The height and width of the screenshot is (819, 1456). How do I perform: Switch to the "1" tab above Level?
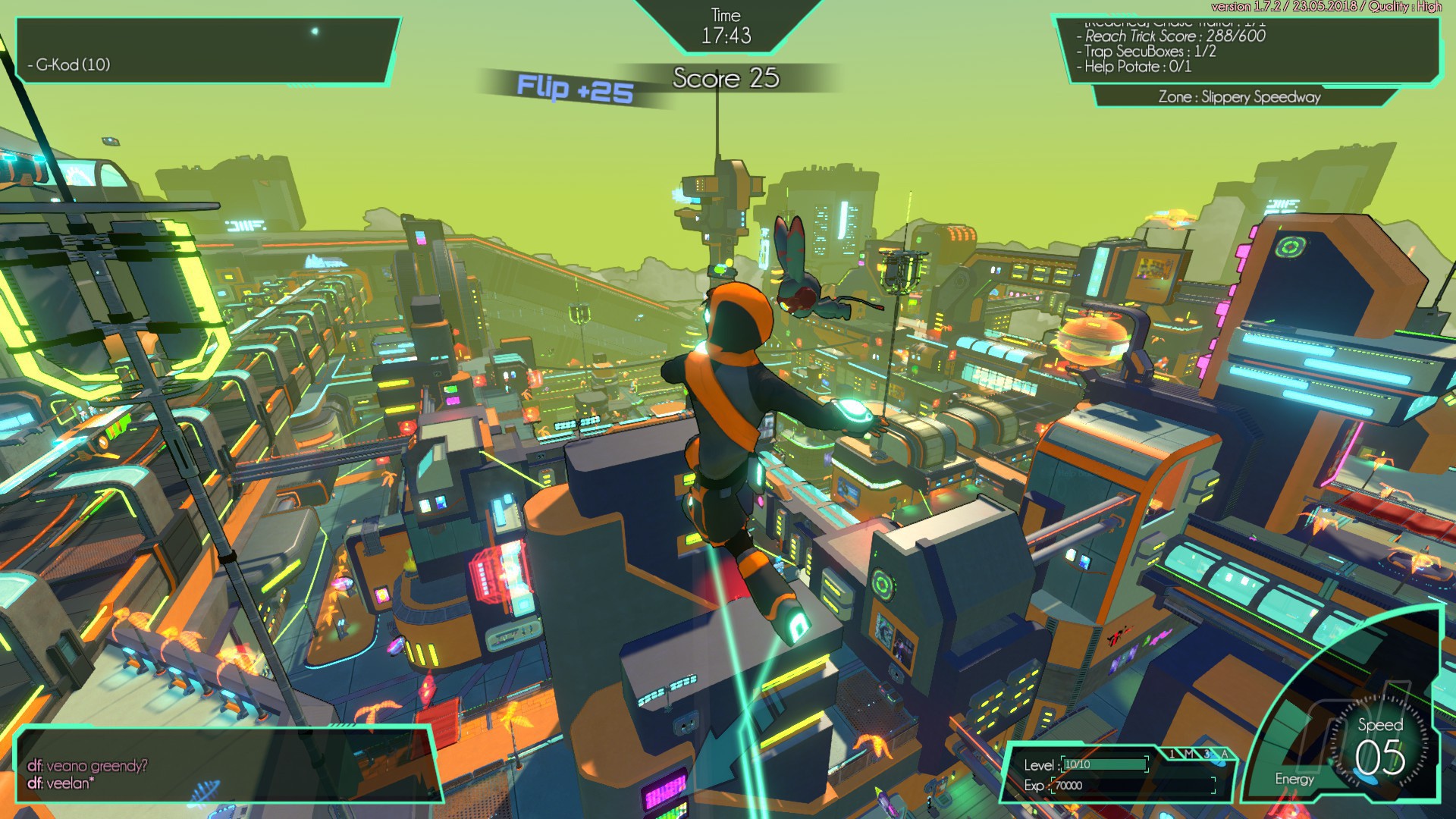point(1172,754)
